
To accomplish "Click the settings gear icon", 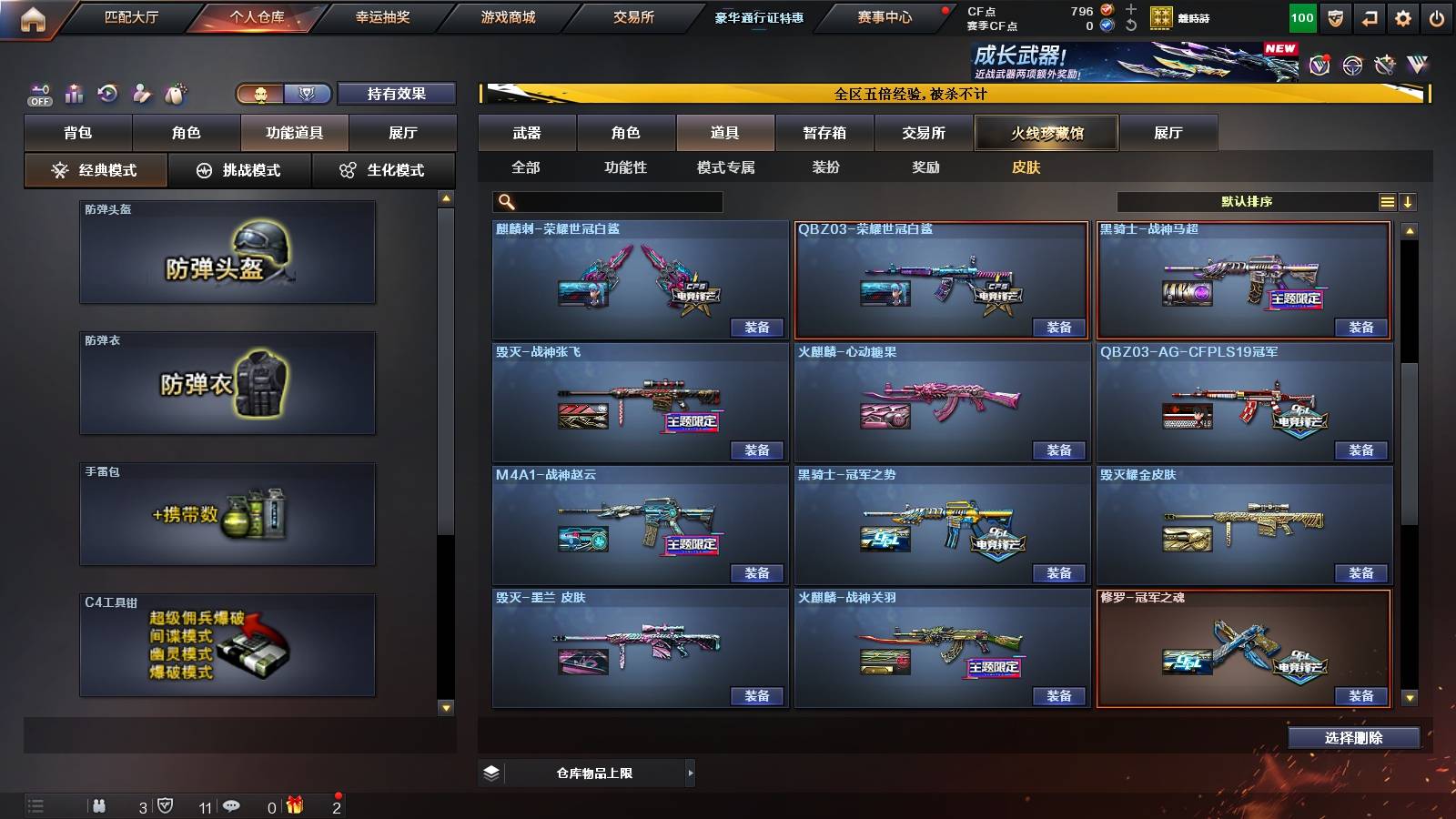I will coord(1402,18).
